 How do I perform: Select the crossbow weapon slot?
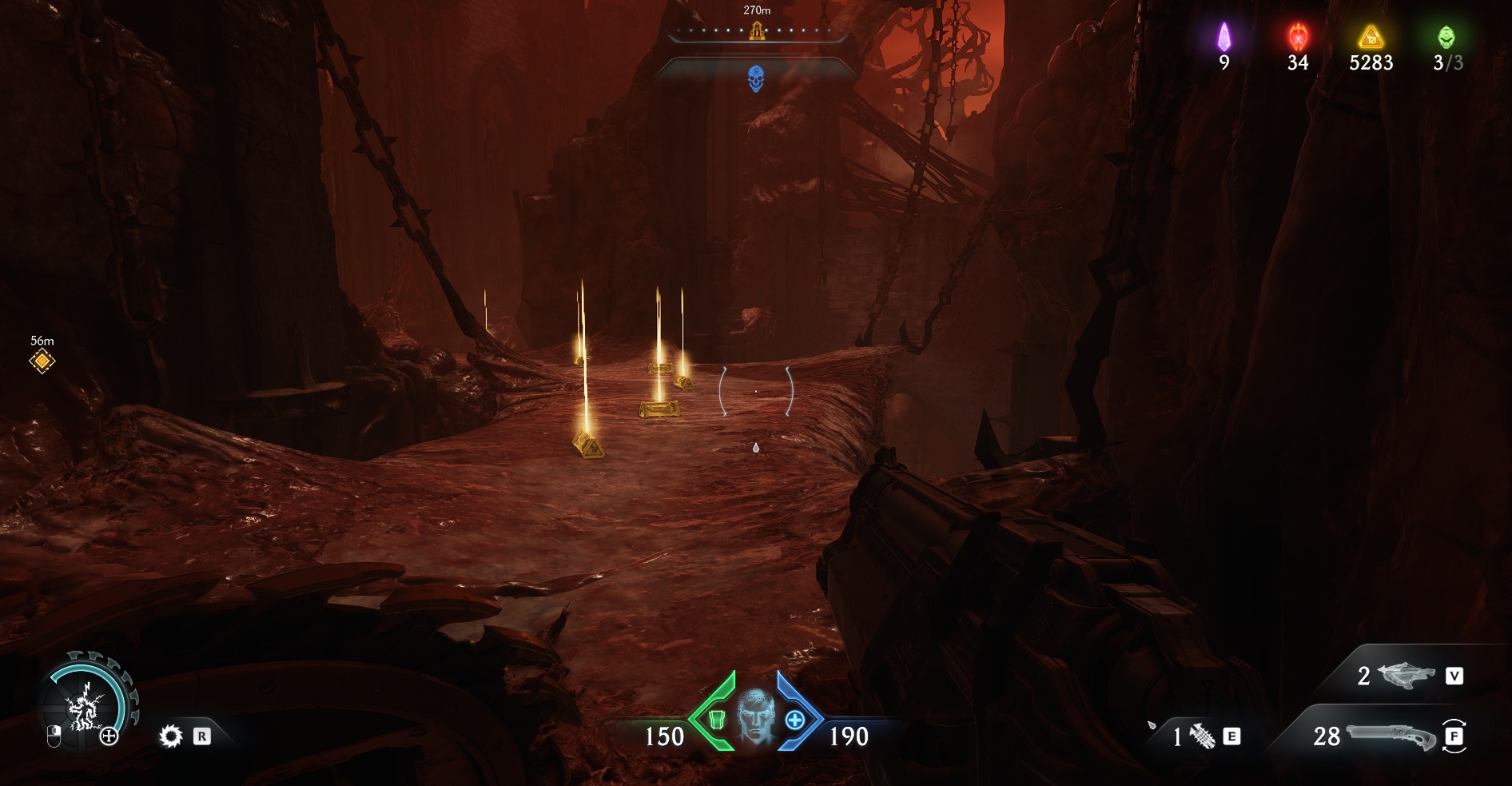click(x=1407, y=676)
